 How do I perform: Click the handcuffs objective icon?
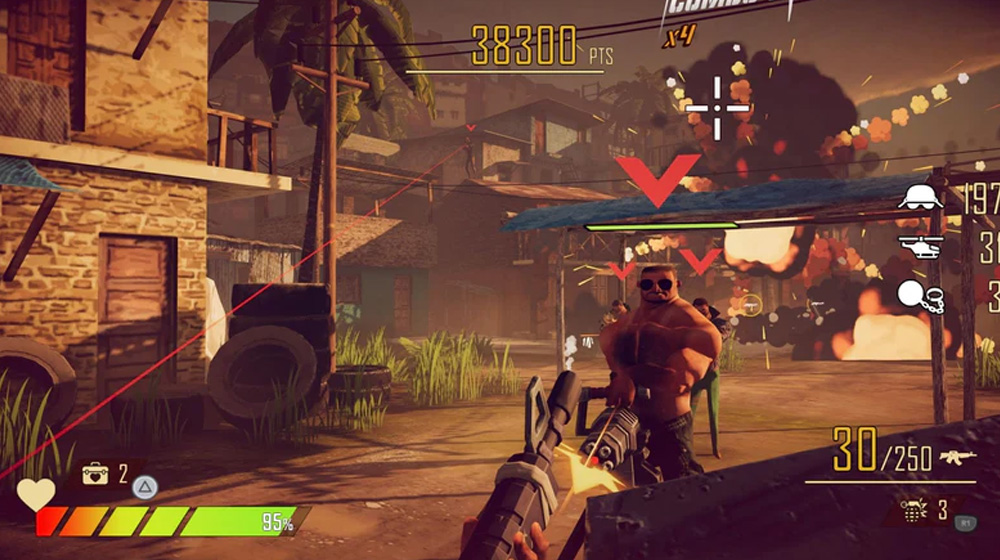click(921, 295)
